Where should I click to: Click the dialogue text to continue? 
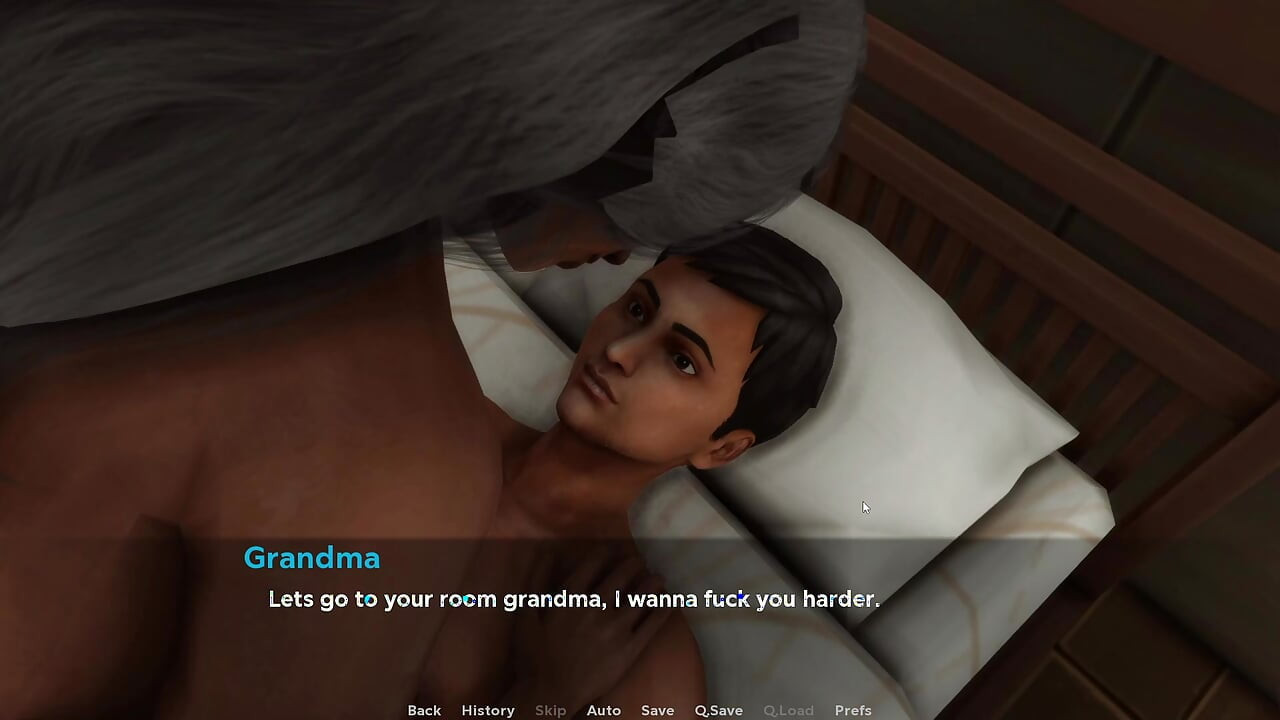click(x=573, y=599)
